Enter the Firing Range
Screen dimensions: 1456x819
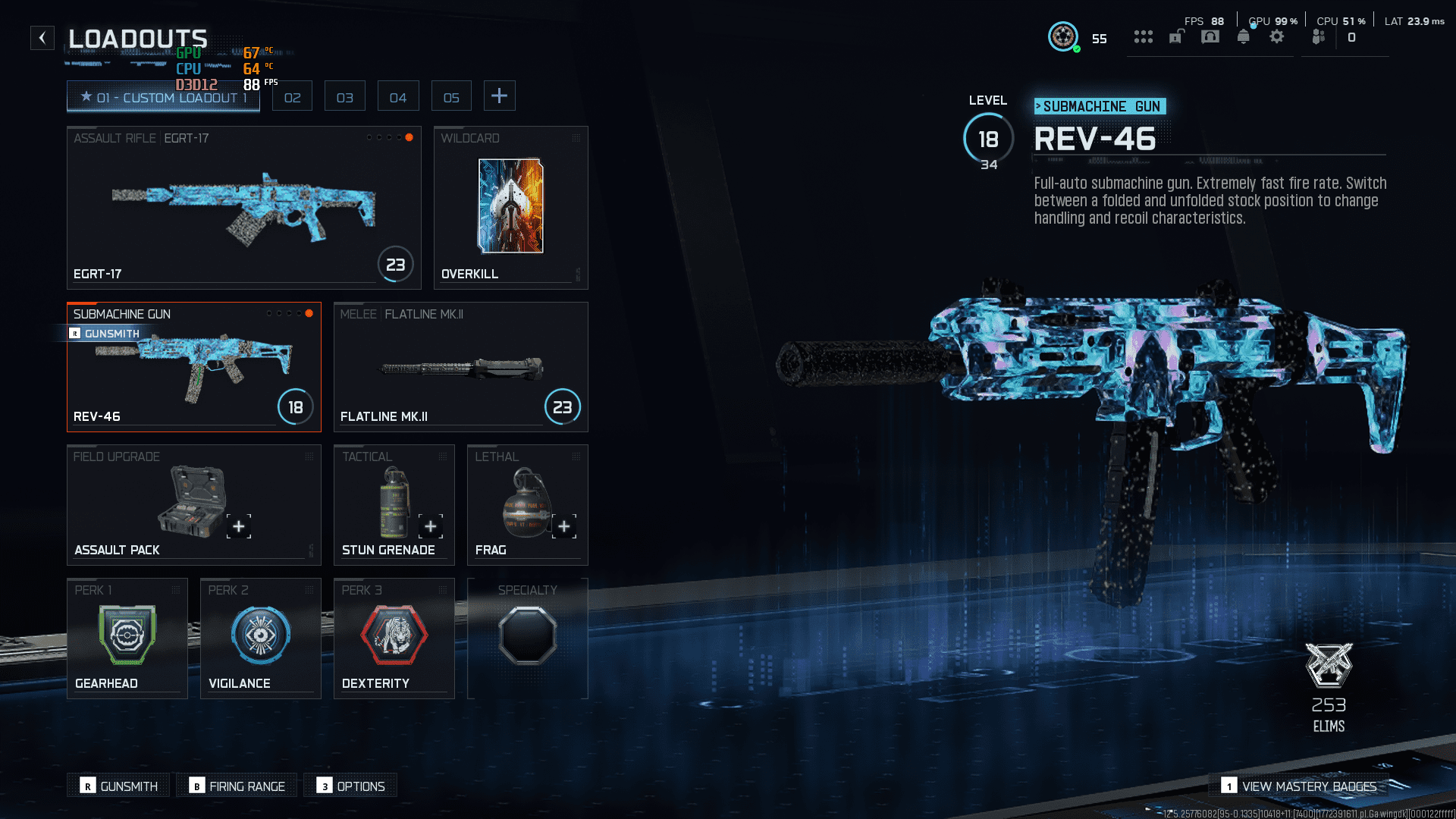(x=237, y=786)
